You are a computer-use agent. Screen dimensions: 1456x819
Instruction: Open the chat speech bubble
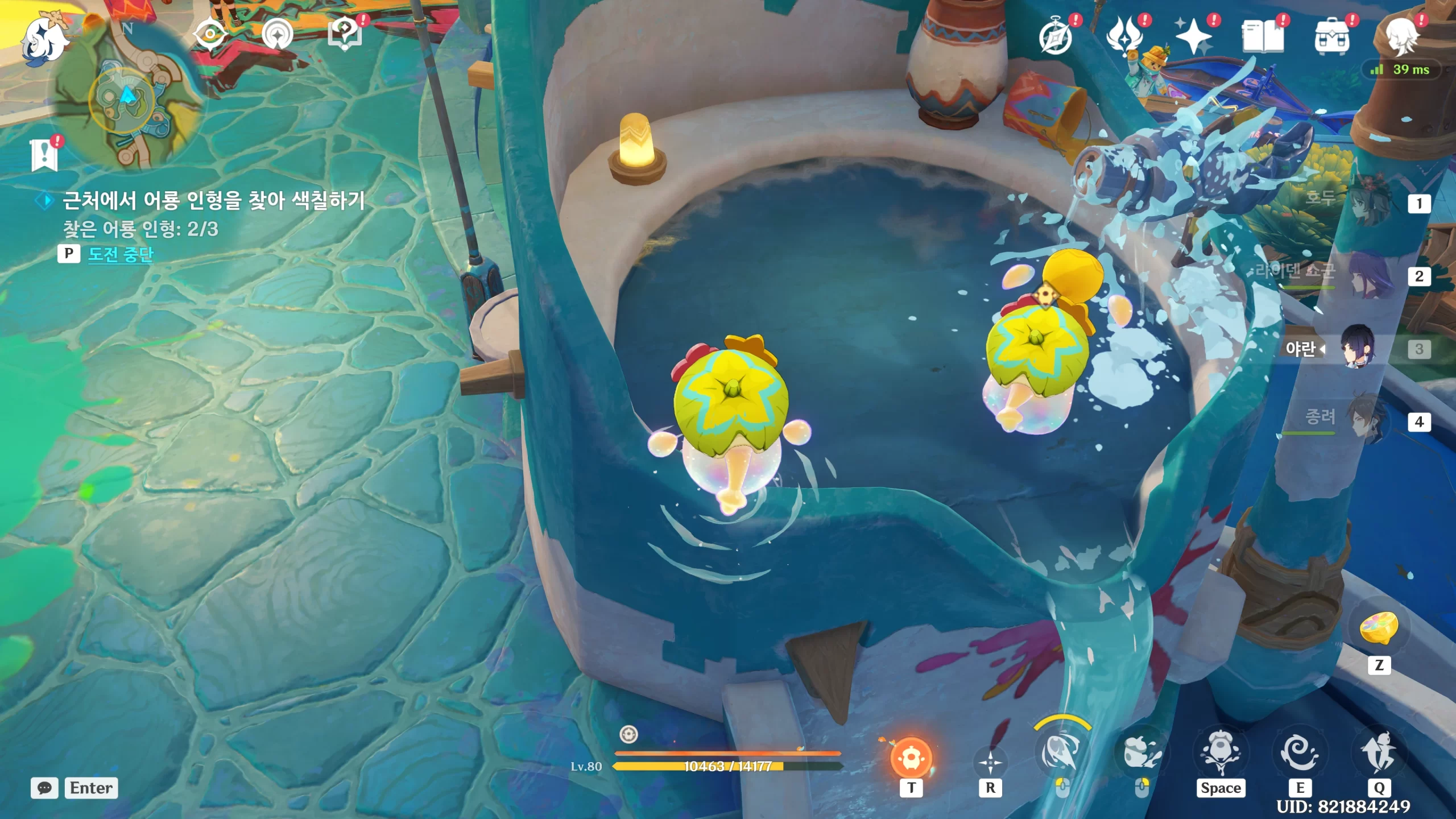point(44,788)
